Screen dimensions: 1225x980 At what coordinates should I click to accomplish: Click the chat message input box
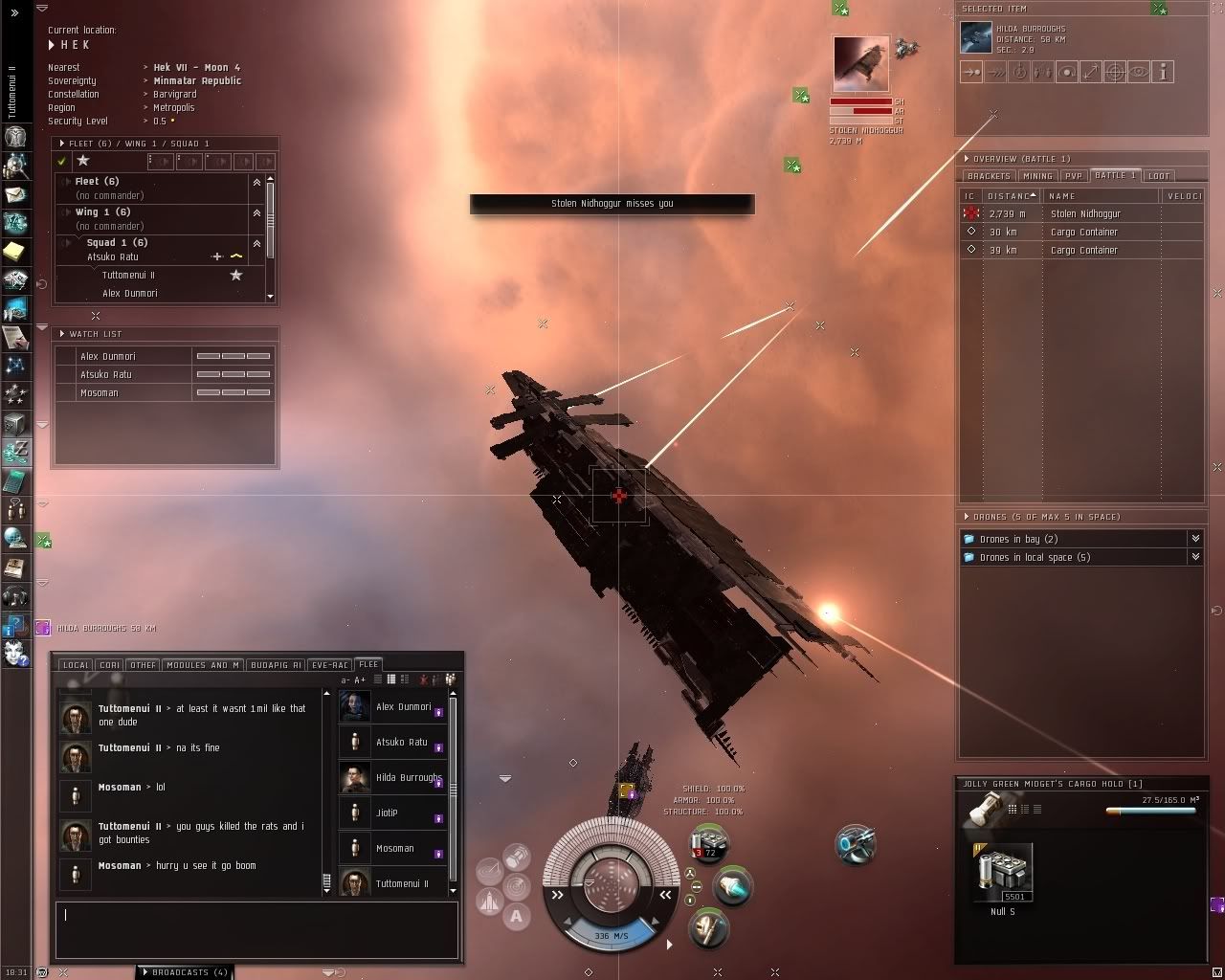tap(256, 928)
